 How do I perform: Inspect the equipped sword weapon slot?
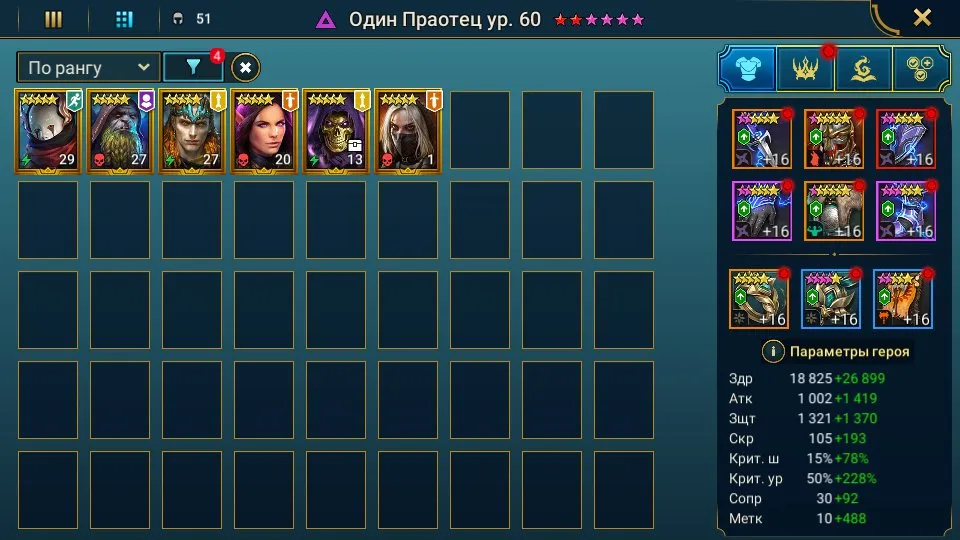click(x=762, y=139)
